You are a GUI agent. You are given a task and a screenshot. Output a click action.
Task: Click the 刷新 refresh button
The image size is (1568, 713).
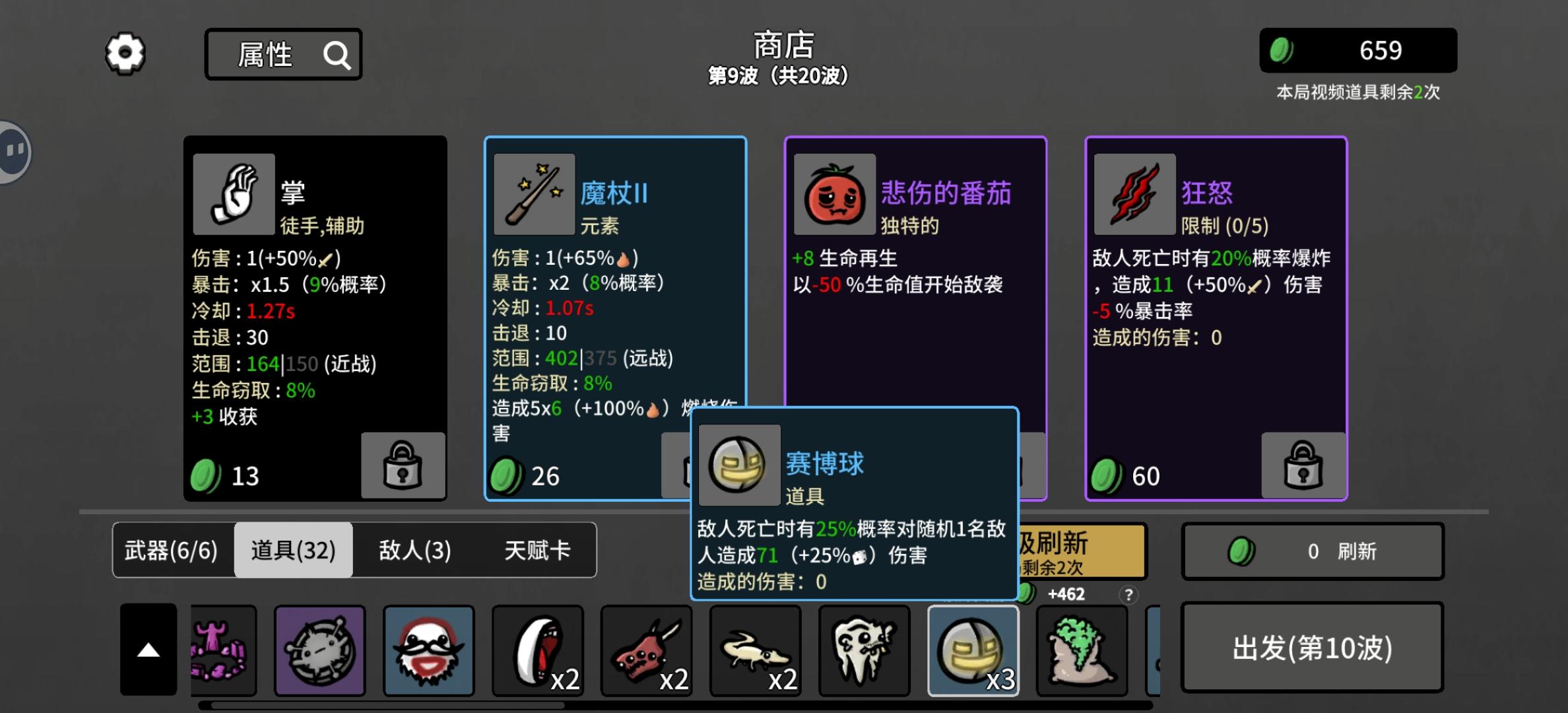coord(1312,551)
